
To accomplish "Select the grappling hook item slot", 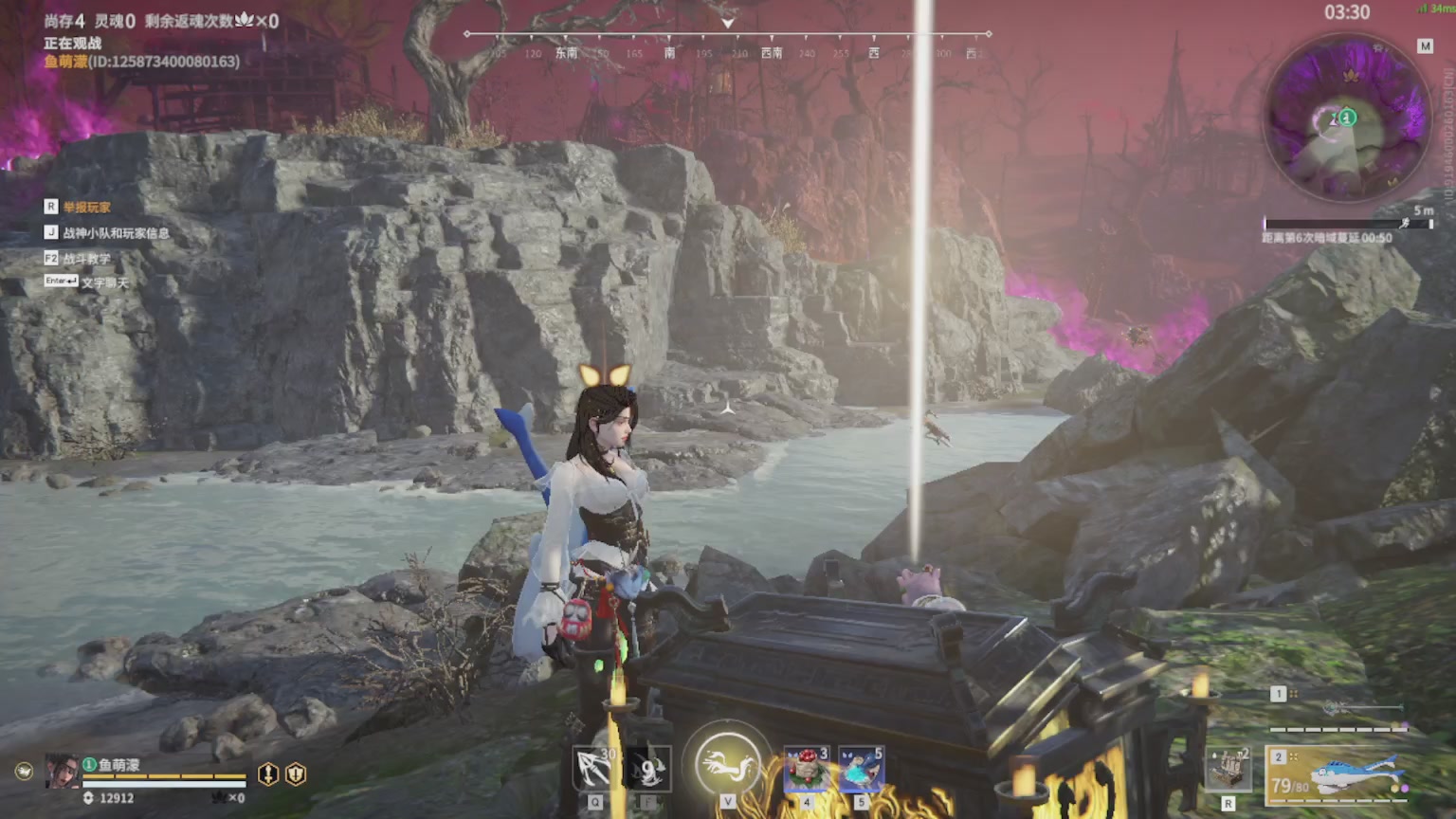I will (595, 769).
